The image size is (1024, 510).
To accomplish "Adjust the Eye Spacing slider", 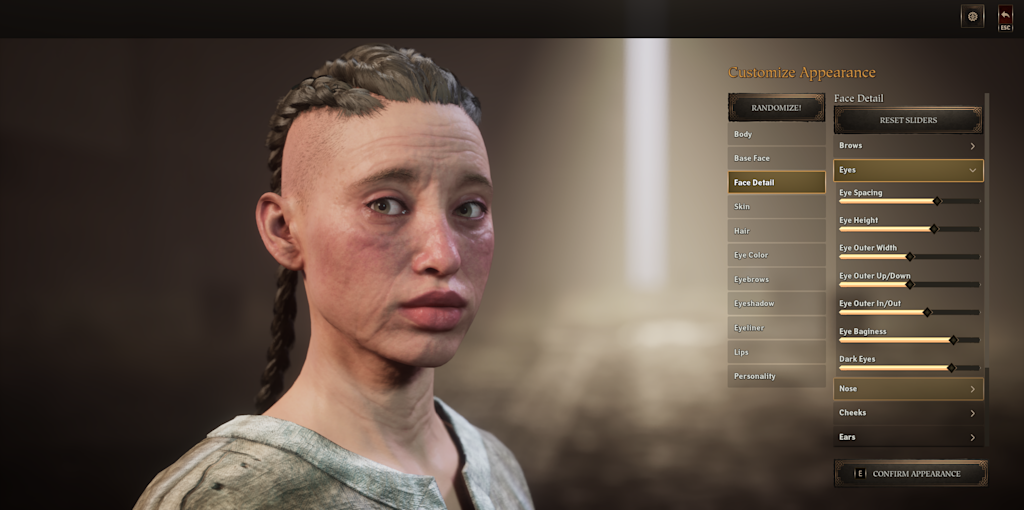I will point(937,201).
